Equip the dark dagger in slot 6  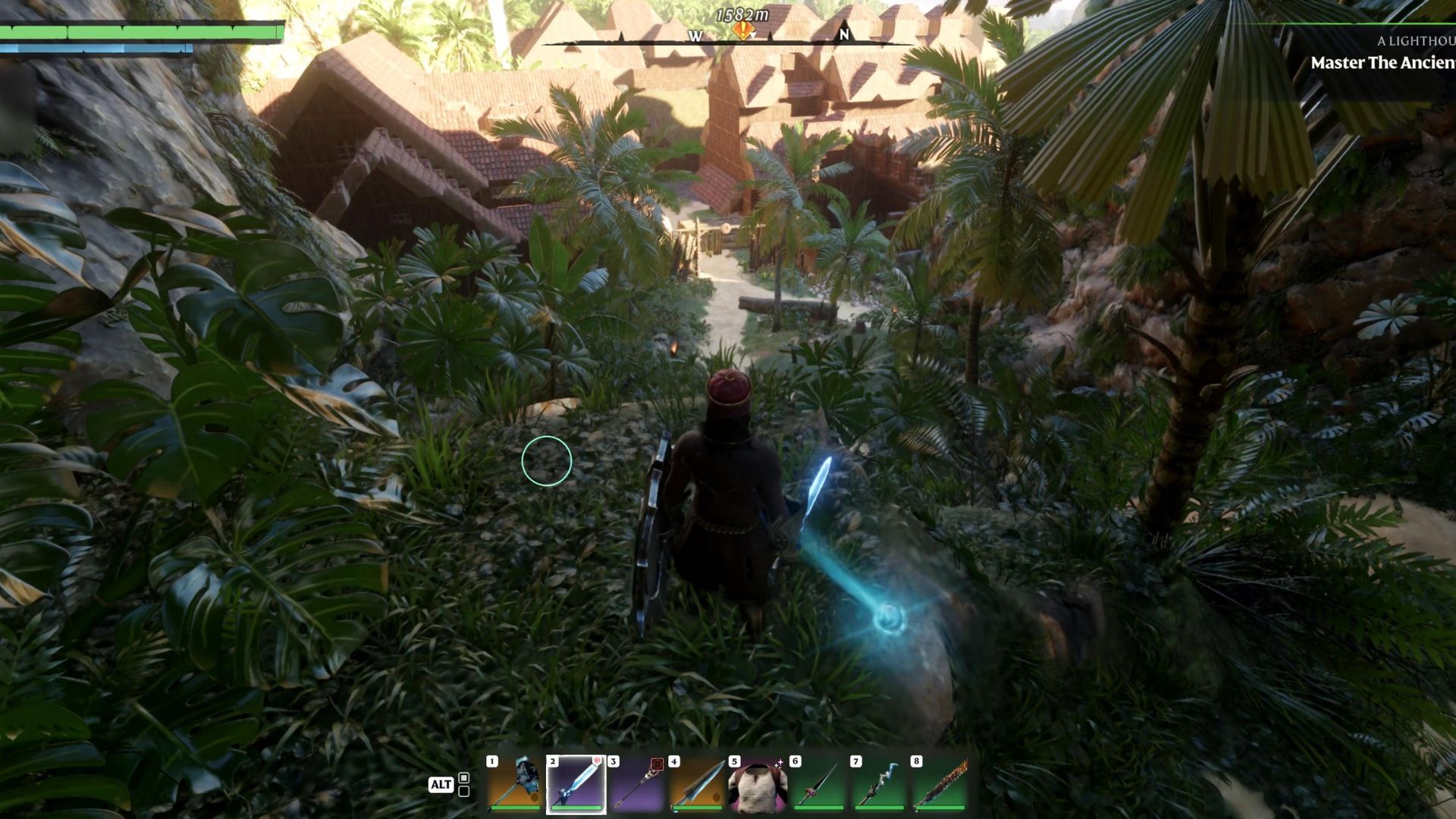click(819, 784)
